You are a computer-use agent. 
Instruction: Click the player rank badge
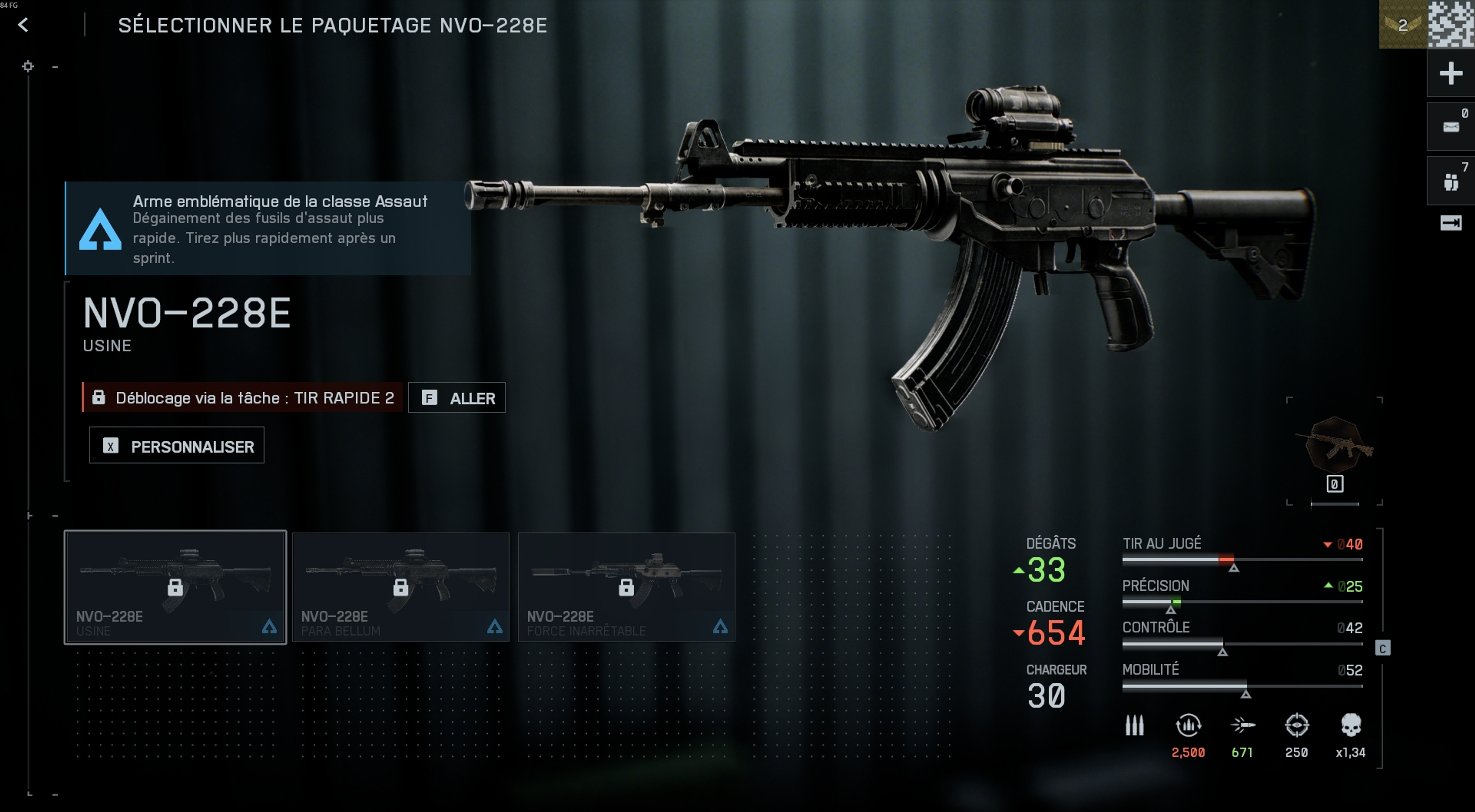point(1402,25)
